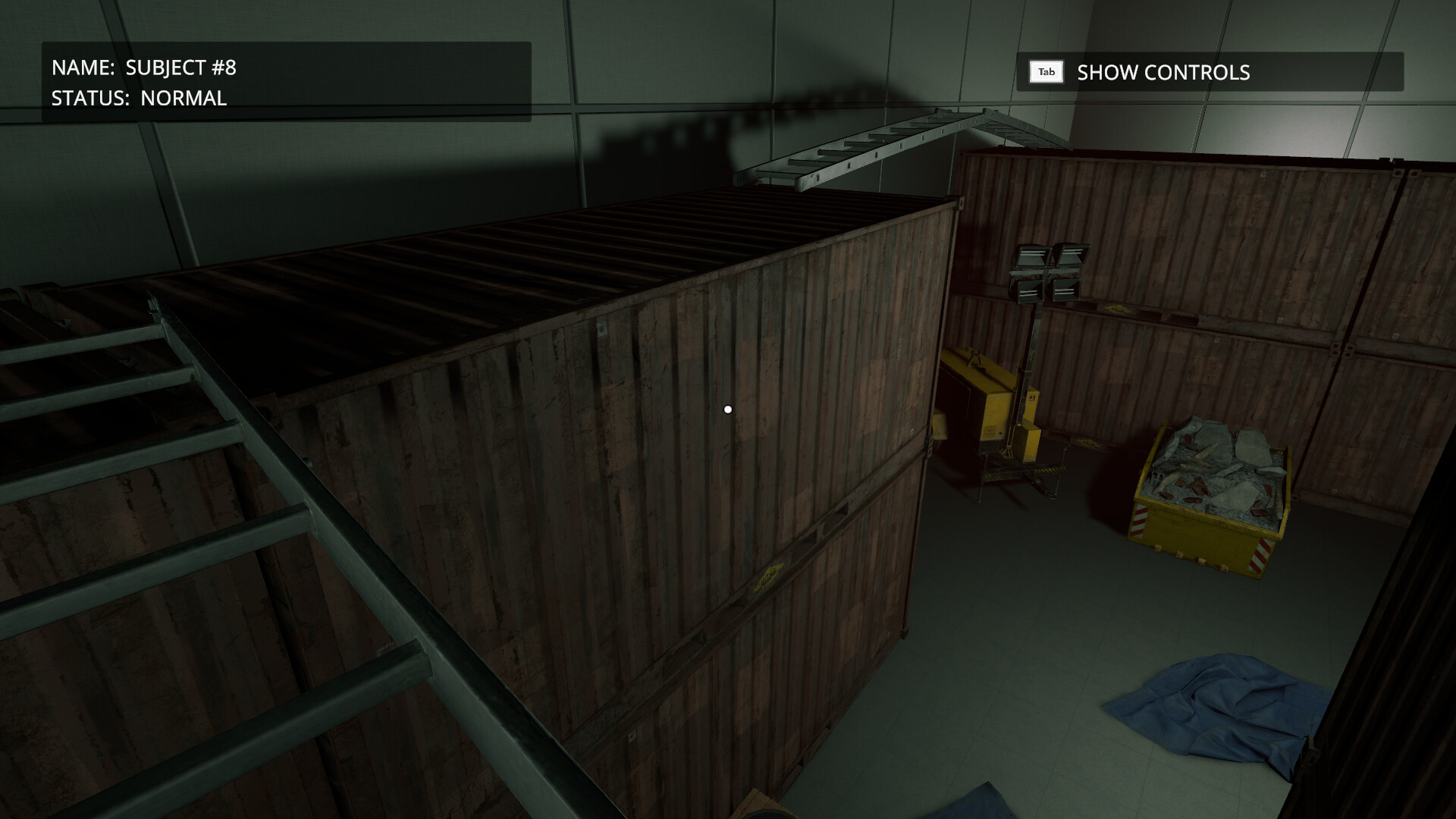Select the portable light tower lamps

(1048, 273)
